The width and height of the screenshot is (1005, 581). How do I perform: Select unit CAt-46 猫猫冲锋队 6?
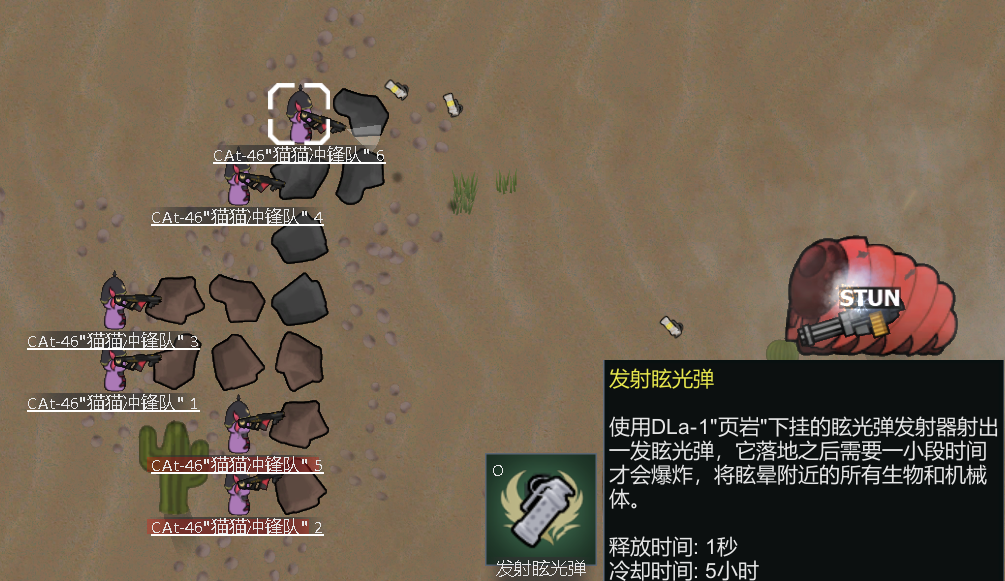tap(299, 116)
